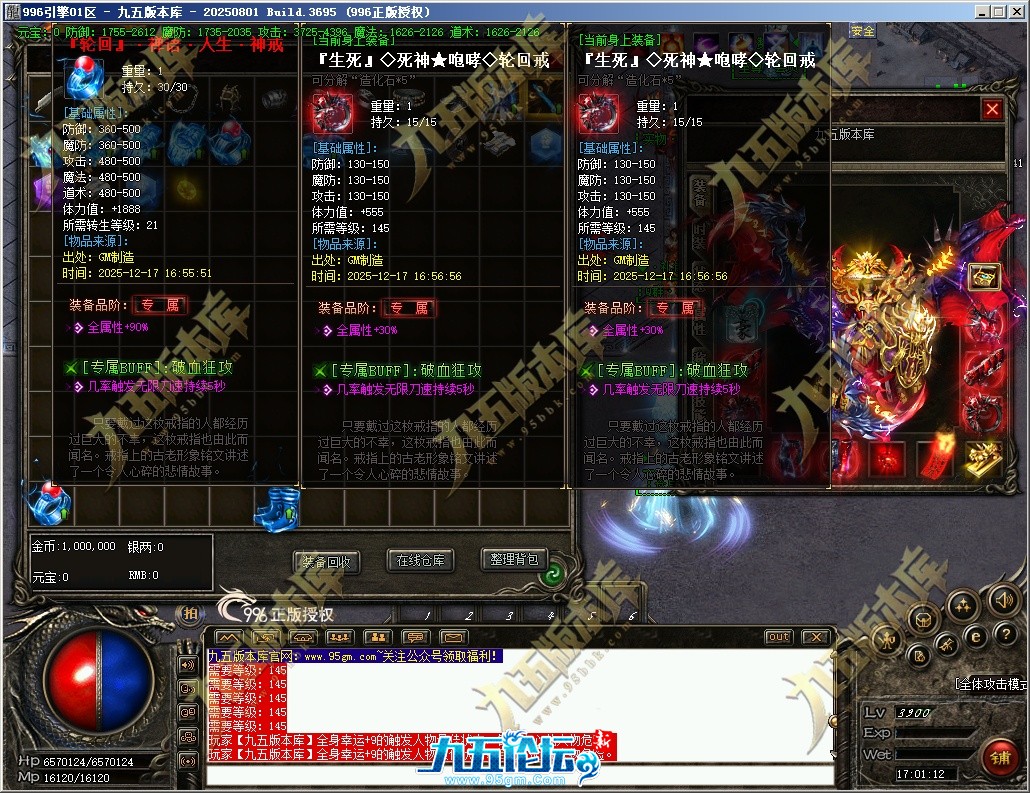This screenshot has height=793, width=1030.
Task: Switch to the 装备 equipment tab
Action: (x=700, y=191)
